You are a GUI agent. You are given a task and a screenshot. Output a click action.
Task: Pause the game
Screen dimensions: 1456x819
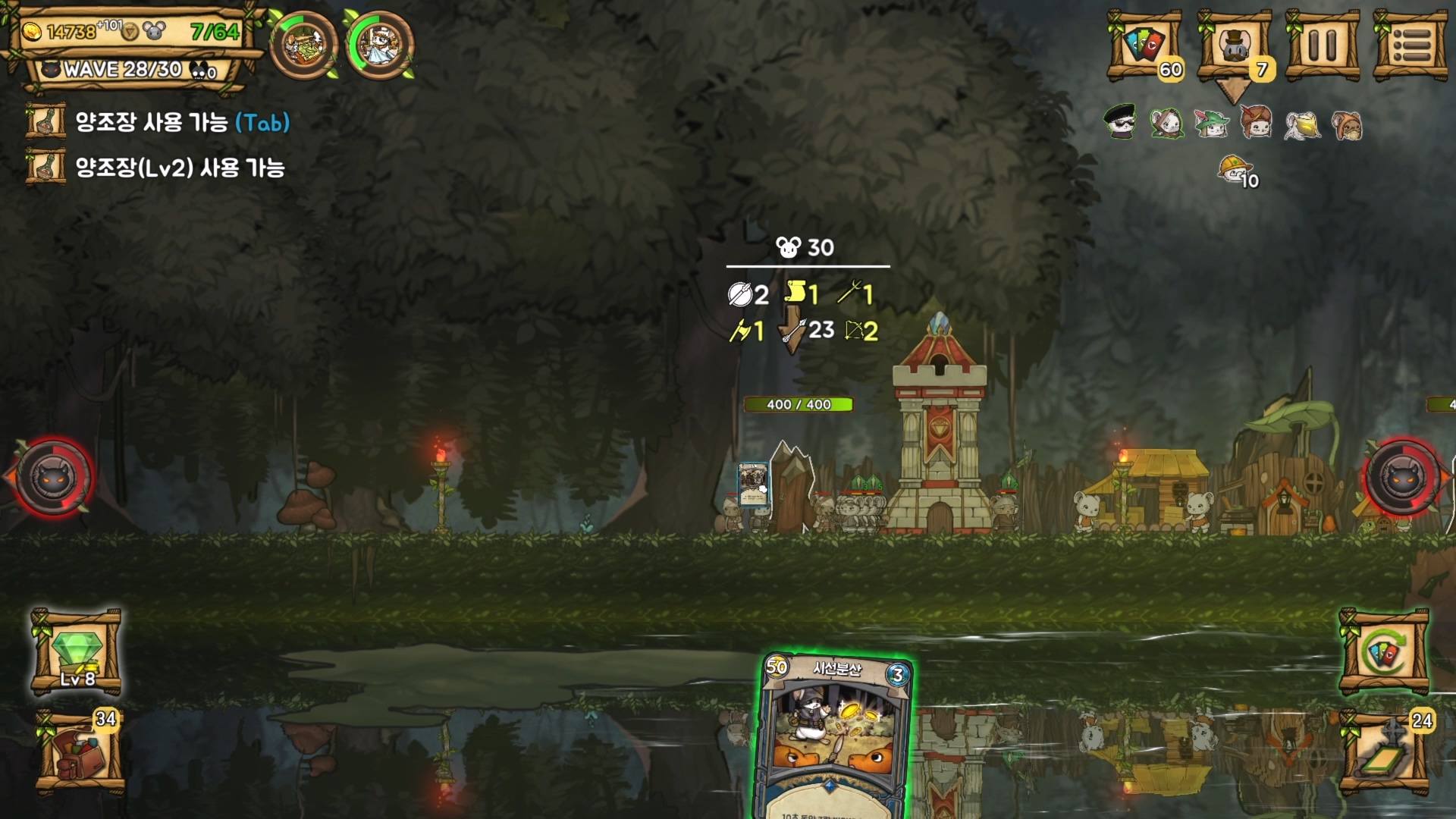[1323, 45]
